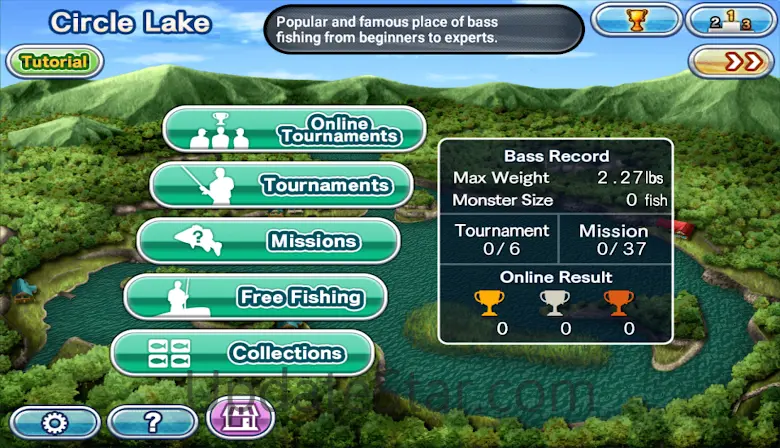Open the Online Tournaments menu
The width and height of the screenshot is (780, 448).
tap(295, 129)
